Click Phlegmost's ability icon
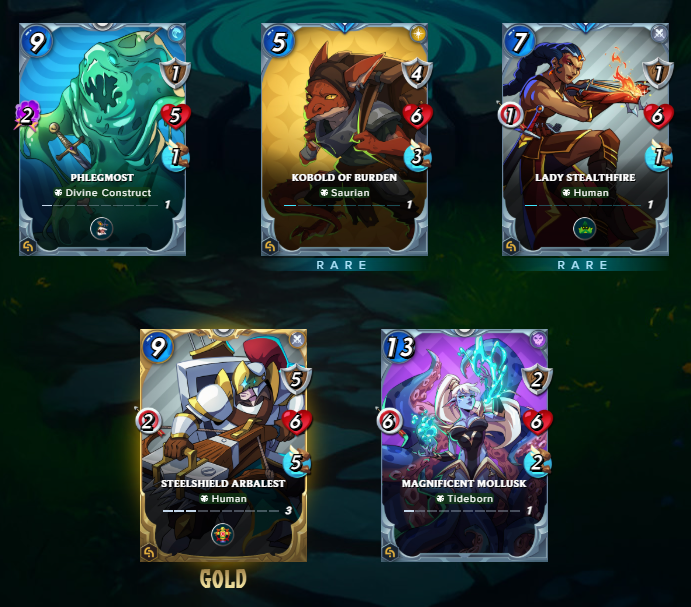 [102, 228]
